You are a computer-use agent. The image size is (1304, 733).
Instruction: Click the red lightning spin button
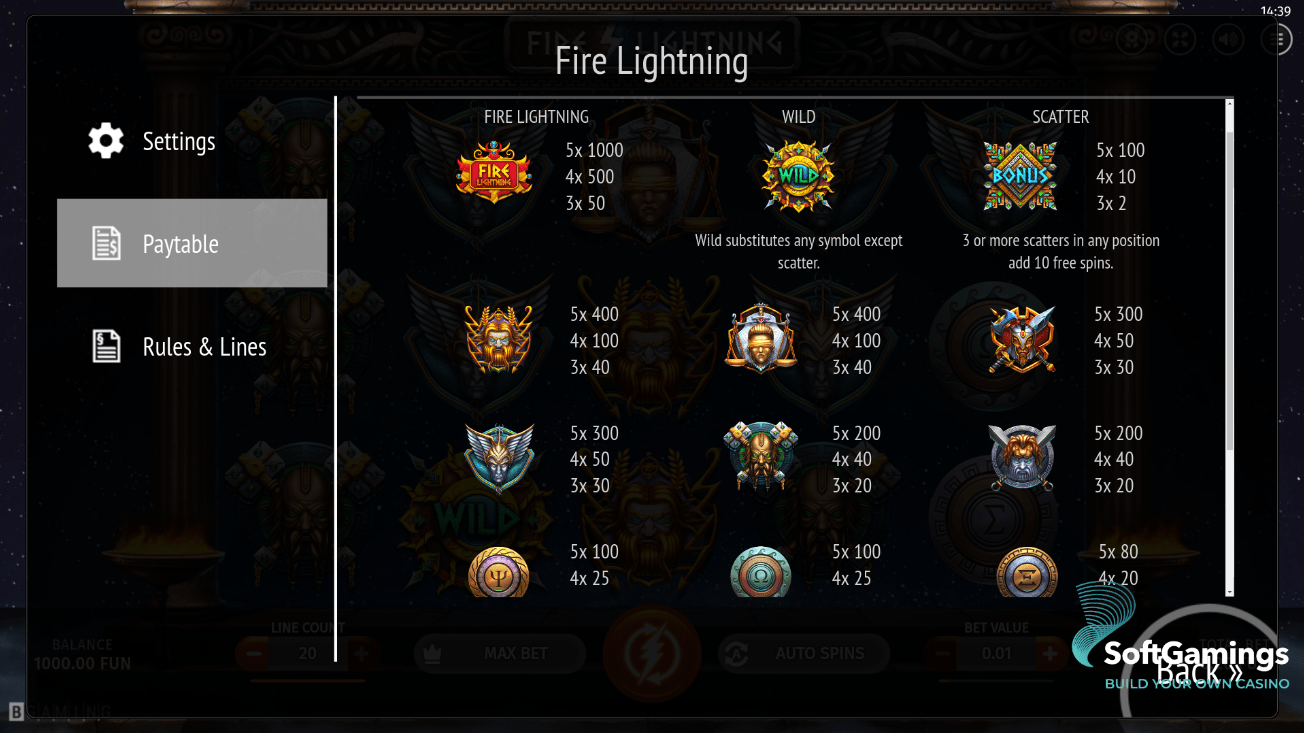(x=652, y=653)
